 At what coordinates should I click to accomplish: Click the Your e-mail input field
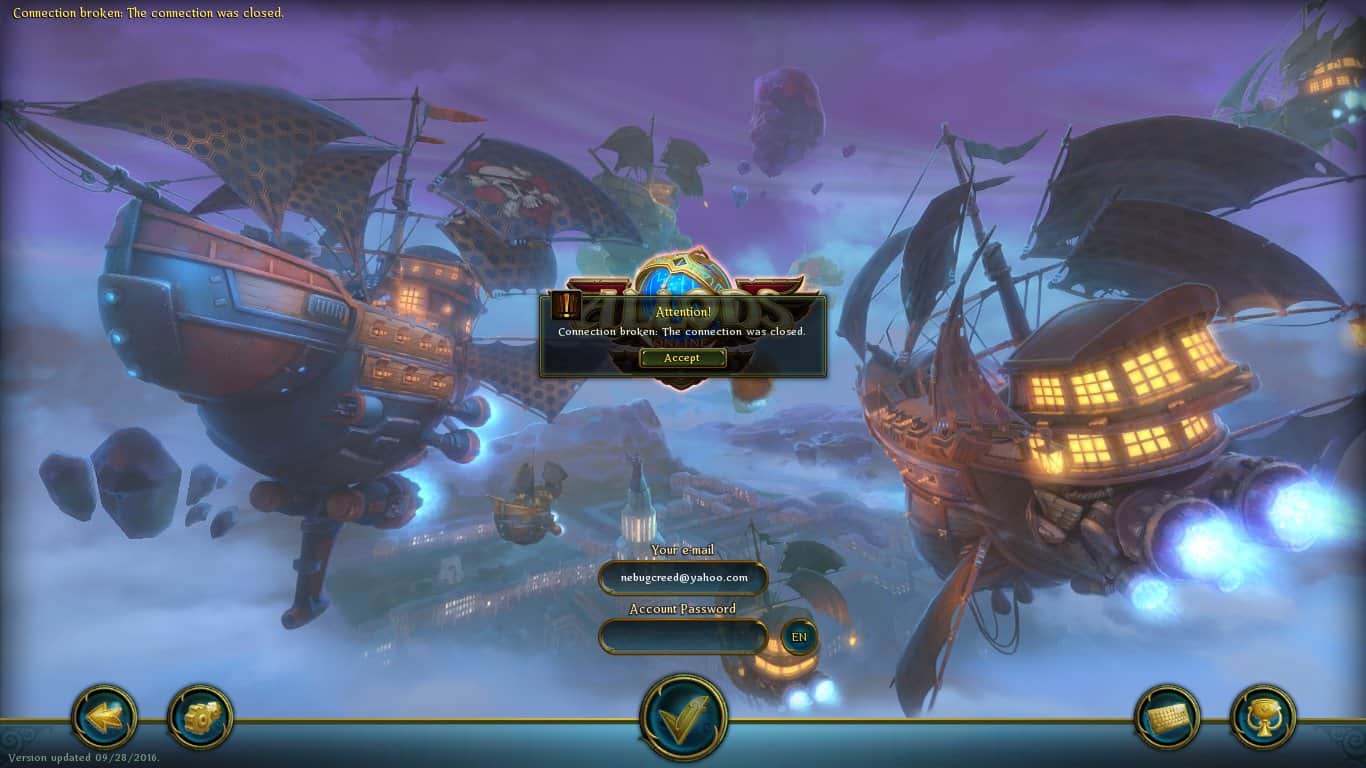pos(683,578)
